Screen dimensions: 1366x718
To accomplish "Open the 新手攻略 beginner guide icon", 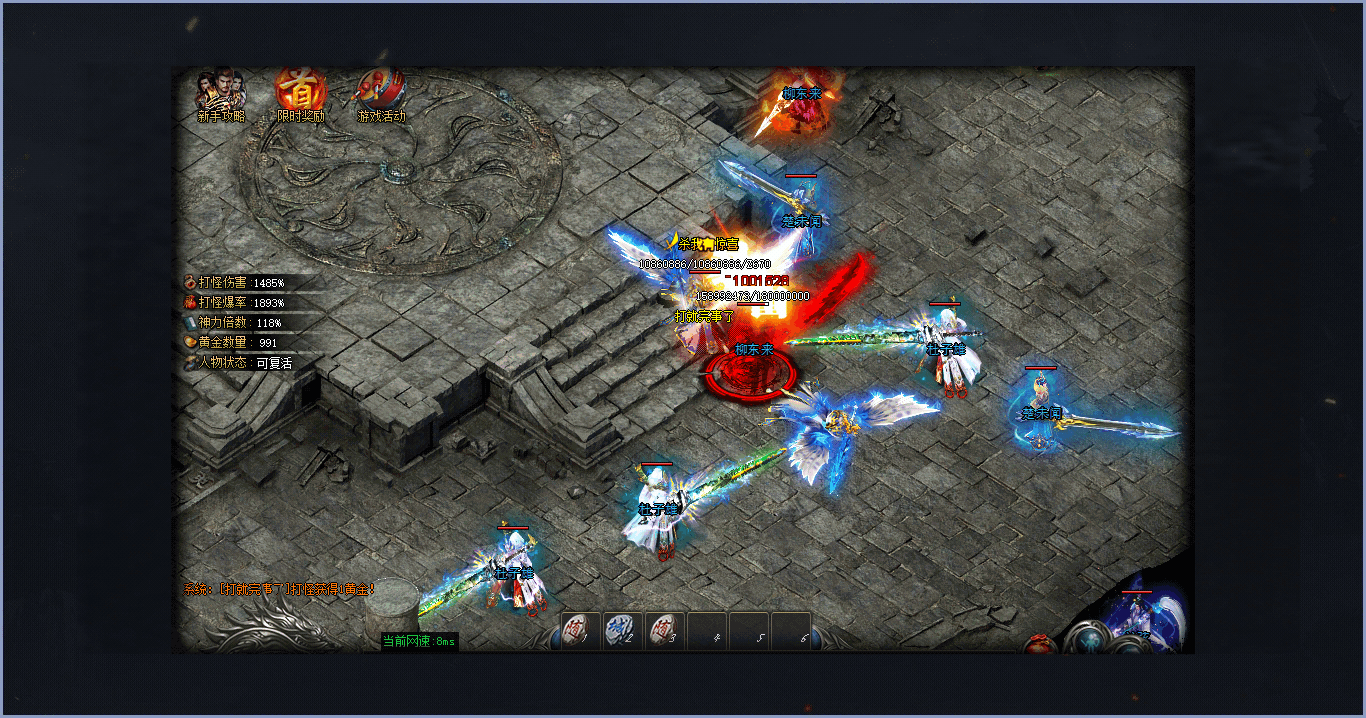I will pos(220,91).
